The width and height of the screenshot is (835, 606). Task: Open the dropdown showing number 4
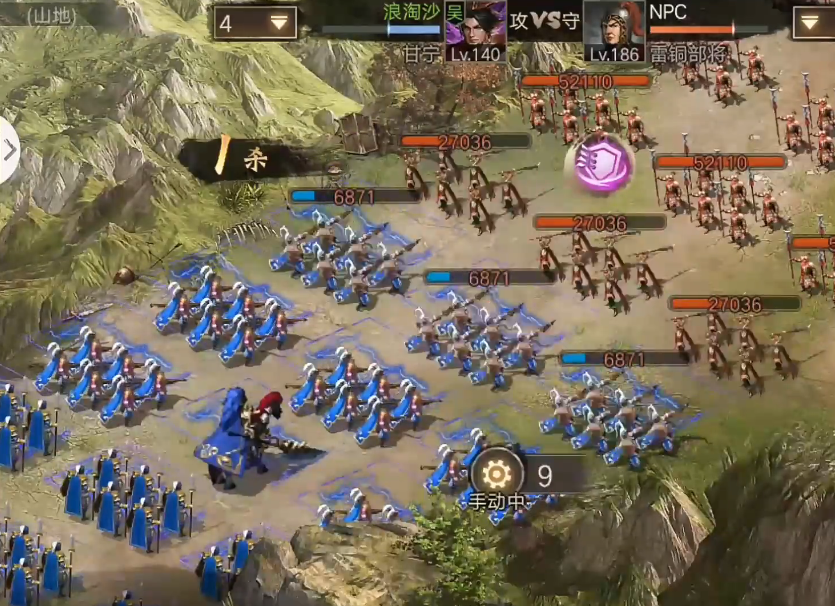point(254,23)
